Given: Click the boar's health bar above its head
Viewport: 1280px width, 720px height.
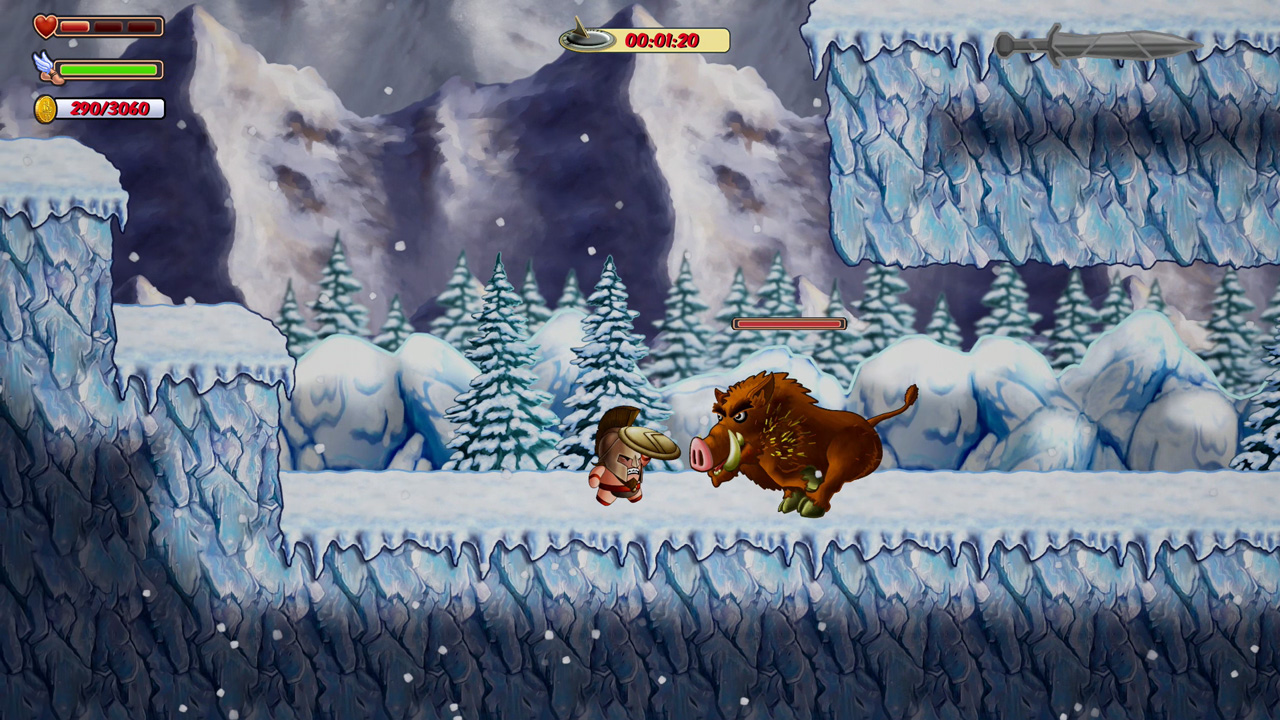Looking at the screenshot, I should [x=790, y=324].
